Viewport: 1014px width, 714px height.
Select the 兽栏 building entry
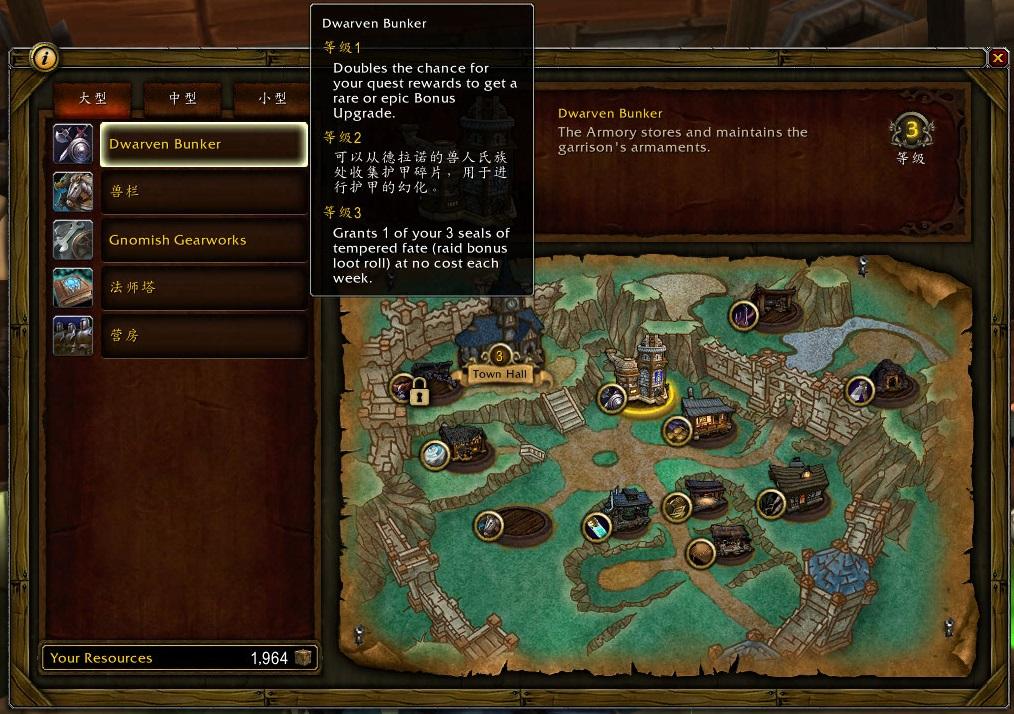(x=204, y=192)
